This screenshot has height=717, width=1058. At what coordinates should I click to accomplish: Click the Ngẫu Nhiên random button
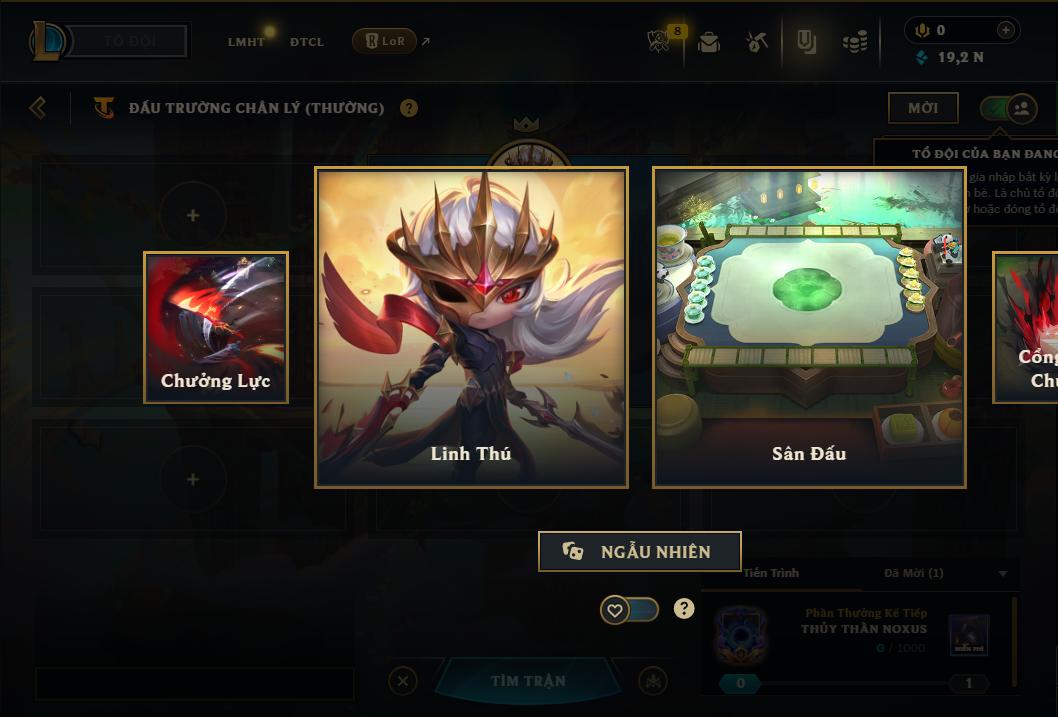click(x=639, y=552)
